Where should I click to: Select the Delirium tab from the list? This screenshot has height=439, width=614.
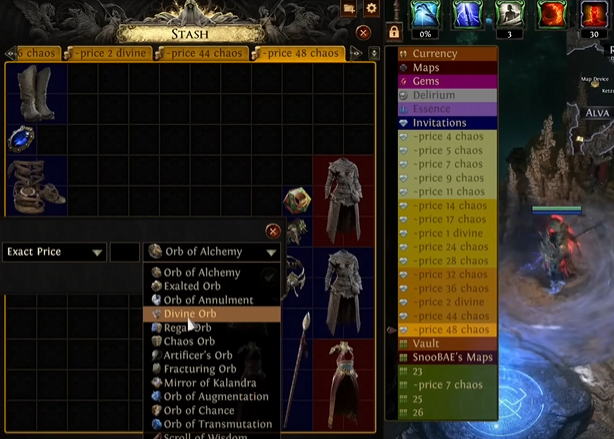[440, 95]
